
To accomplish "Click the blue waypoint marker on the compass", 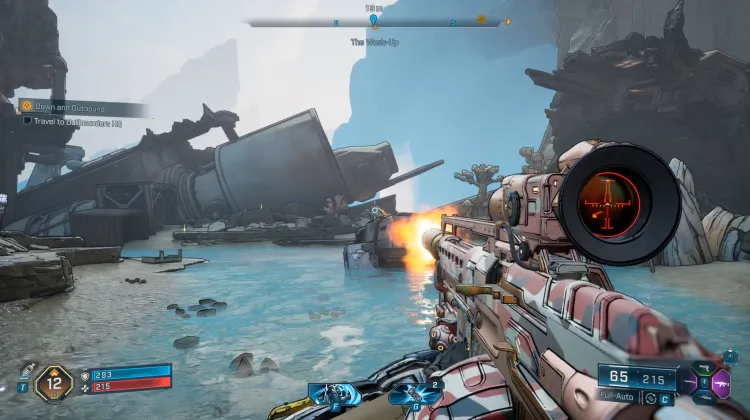I will [x=374, y=19].
